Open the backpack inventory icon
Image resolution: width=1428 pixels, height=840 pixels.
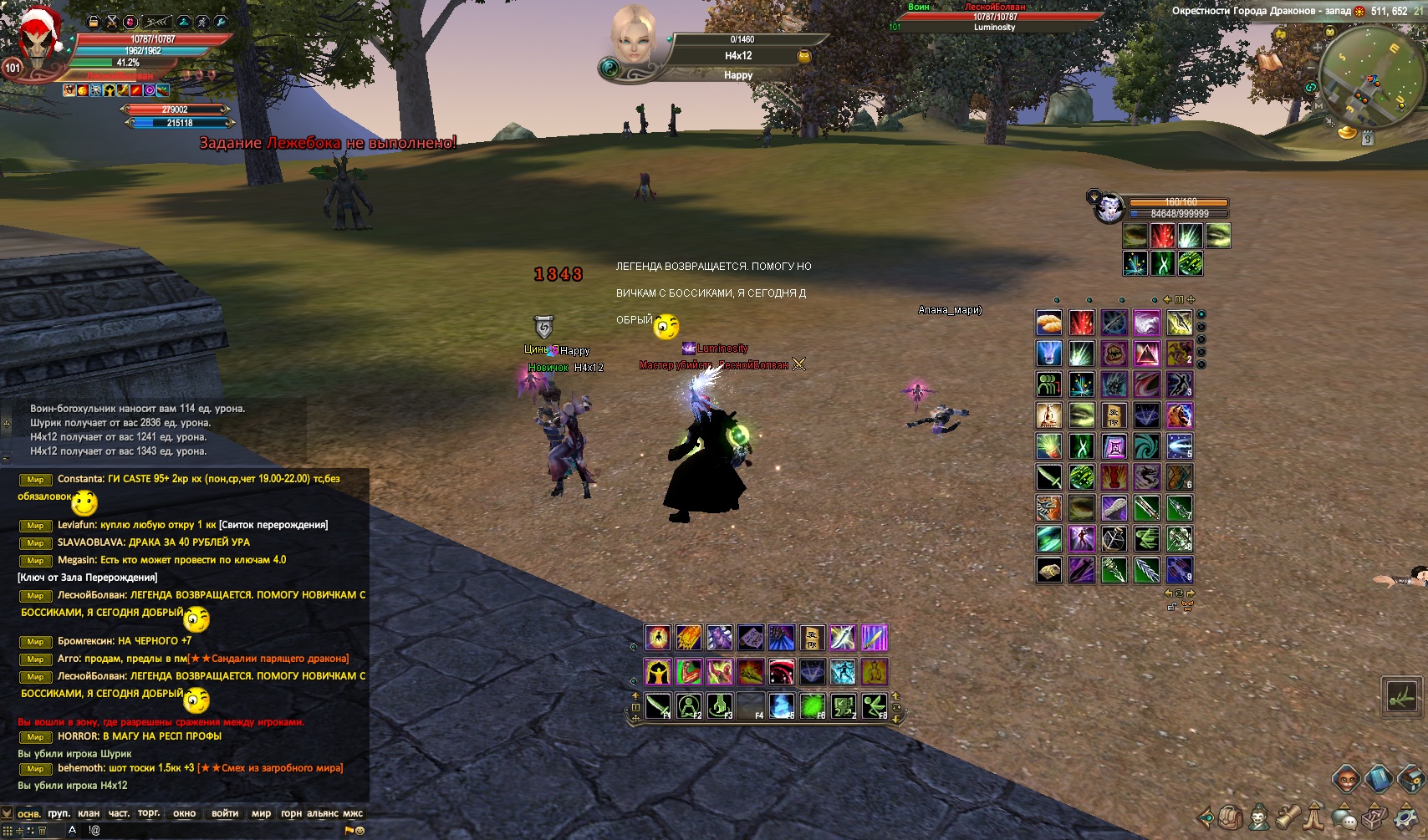[1230, 817]
